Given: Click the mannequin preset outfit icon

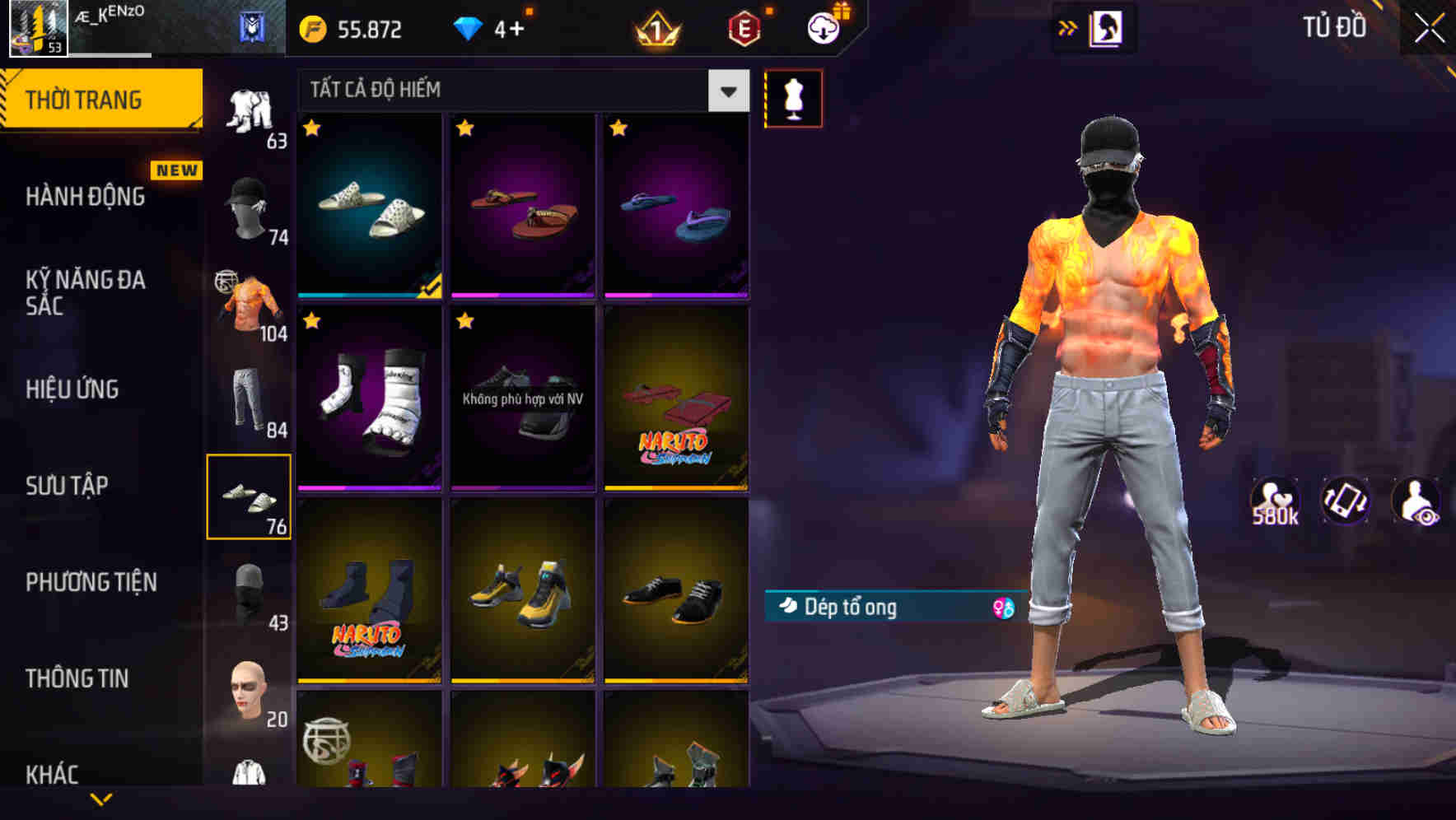Looking at the screenshot, I should 793,97.
